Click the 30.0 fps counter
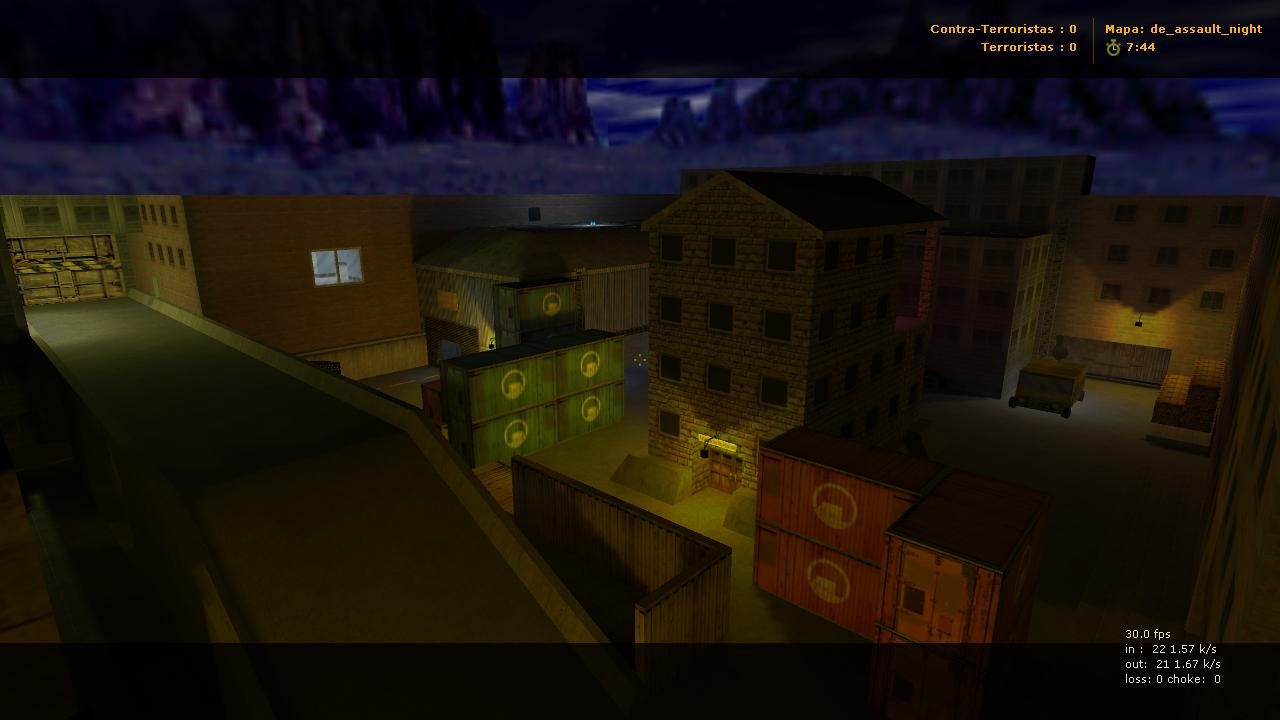This screenshot has width=1280, height=720. (1148, 633)
